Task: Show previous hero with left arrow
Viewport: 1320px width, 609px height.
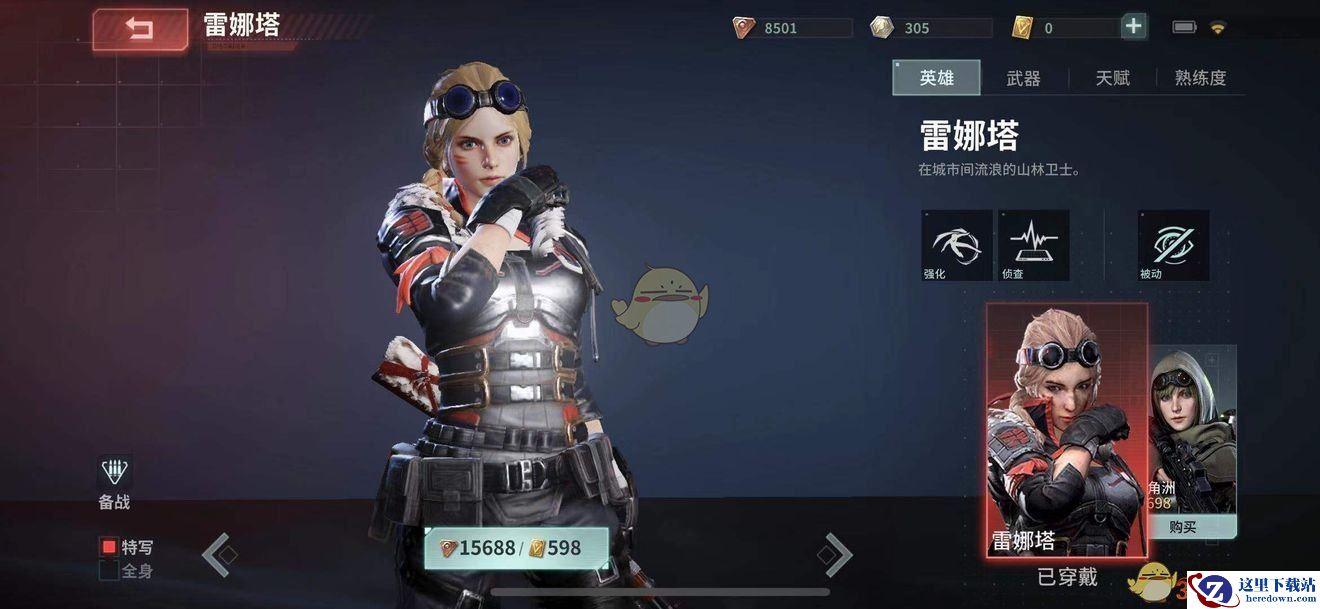Action: tap(216, 554)
